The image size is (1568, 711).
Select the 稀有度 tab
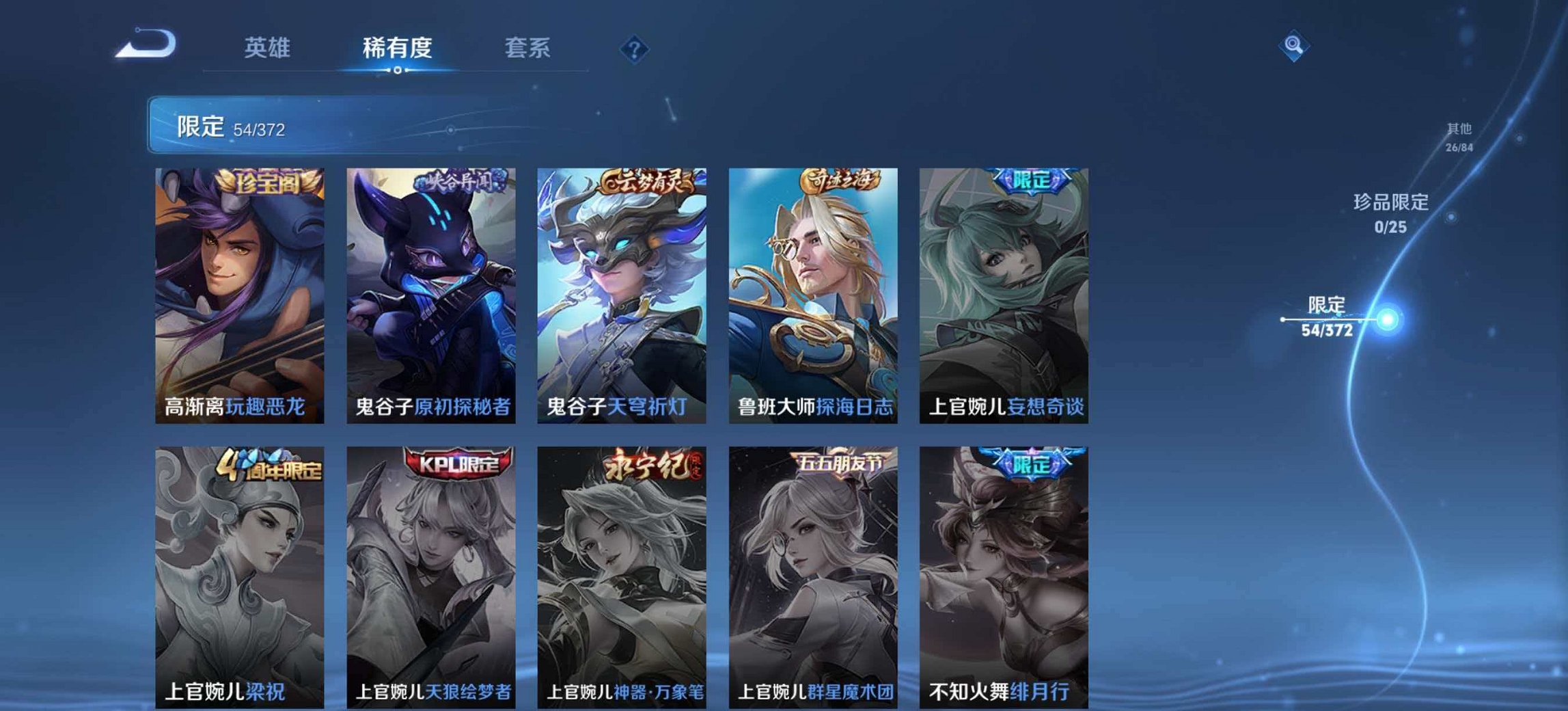coord(395,48)
